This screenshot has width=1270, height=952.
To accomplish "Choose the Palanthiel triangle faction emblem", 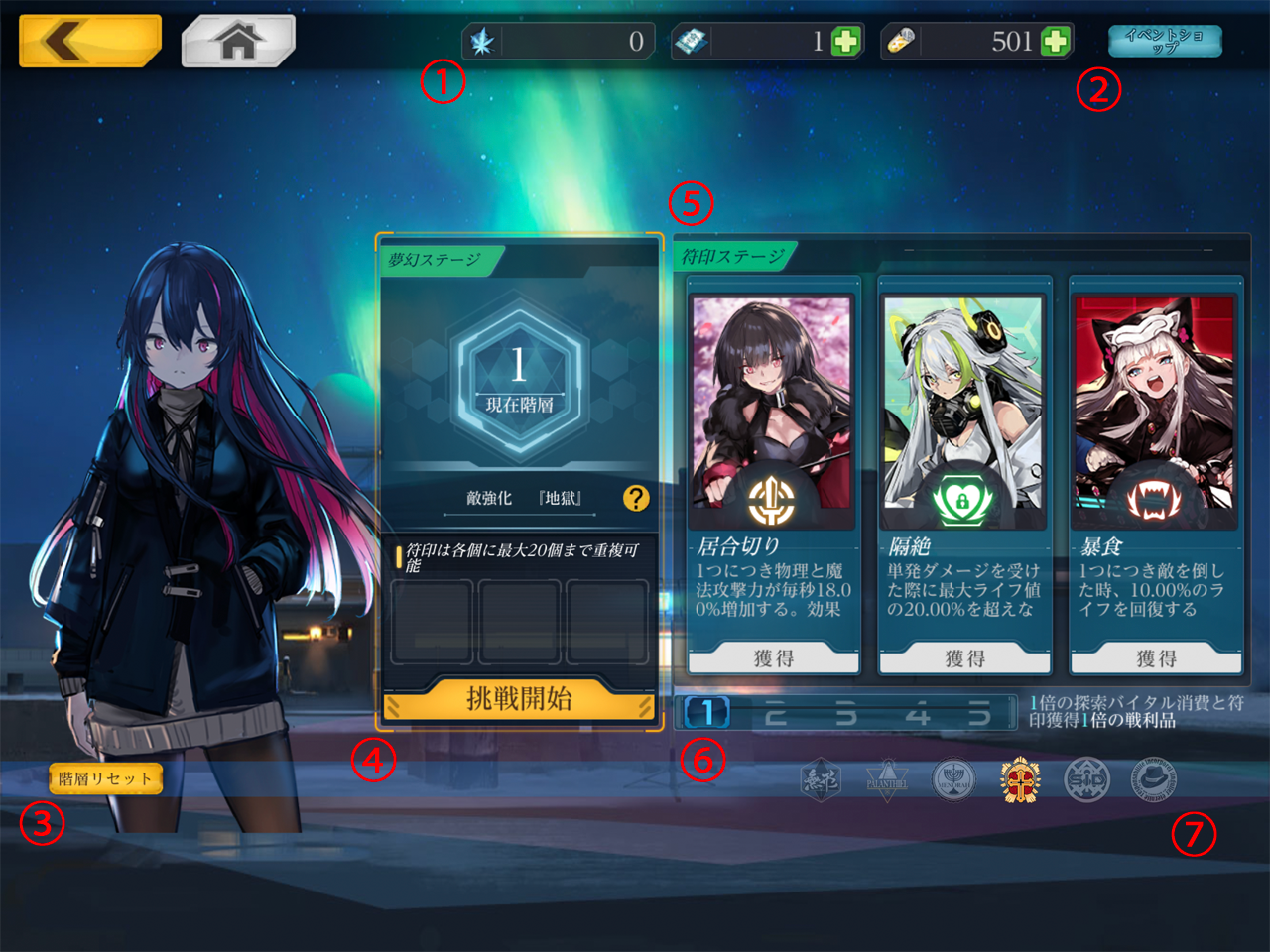I will click(x=887, y=781).
